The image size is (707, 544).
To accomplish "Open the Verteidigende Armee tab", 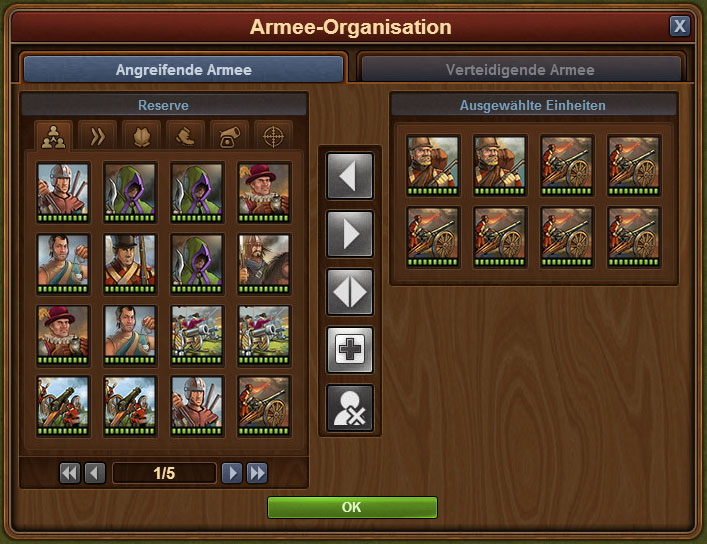I will point(520,70).
